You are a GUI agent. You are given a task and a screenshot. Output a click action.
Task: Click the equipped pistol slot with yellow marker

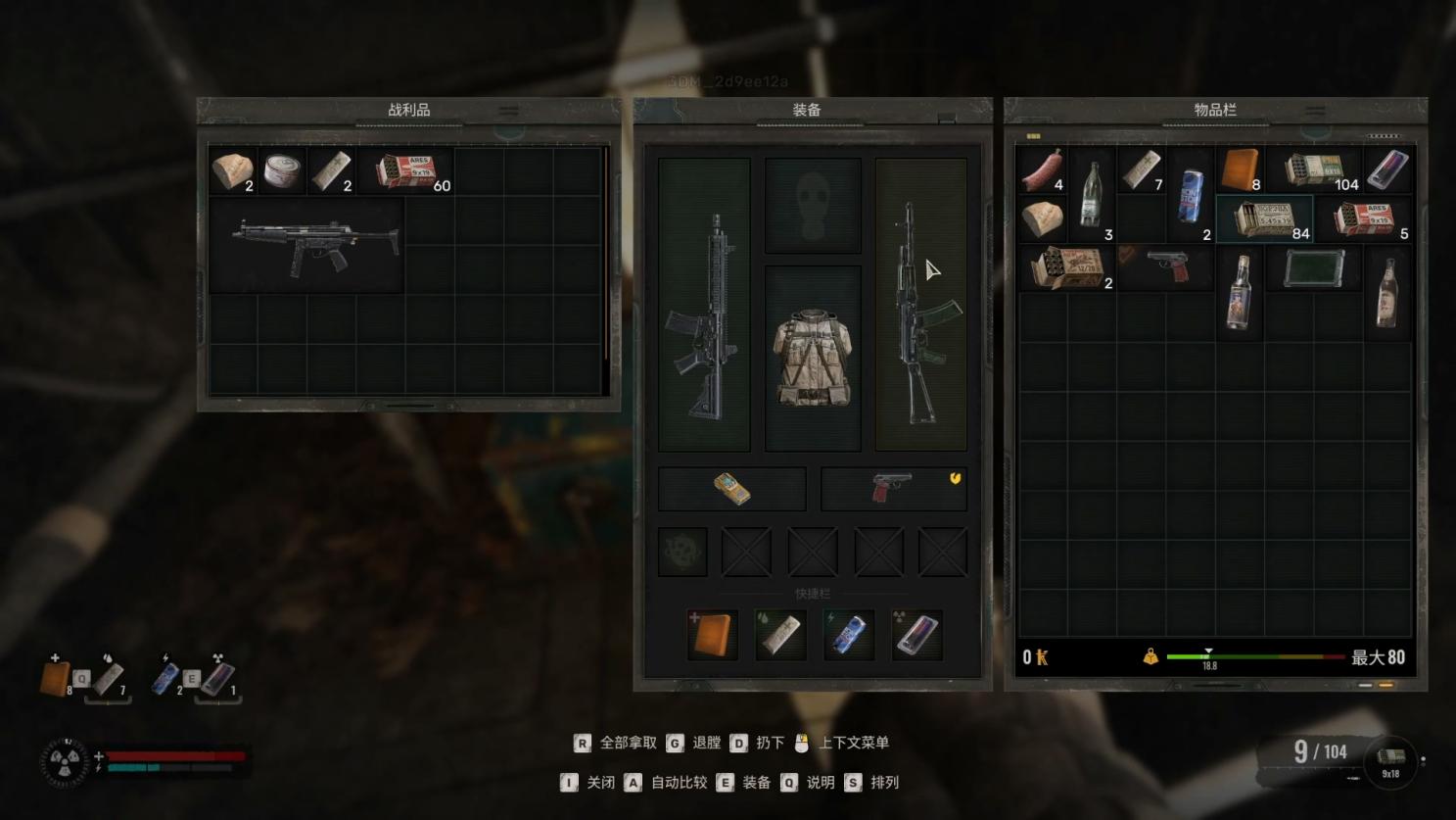point(893,489)
